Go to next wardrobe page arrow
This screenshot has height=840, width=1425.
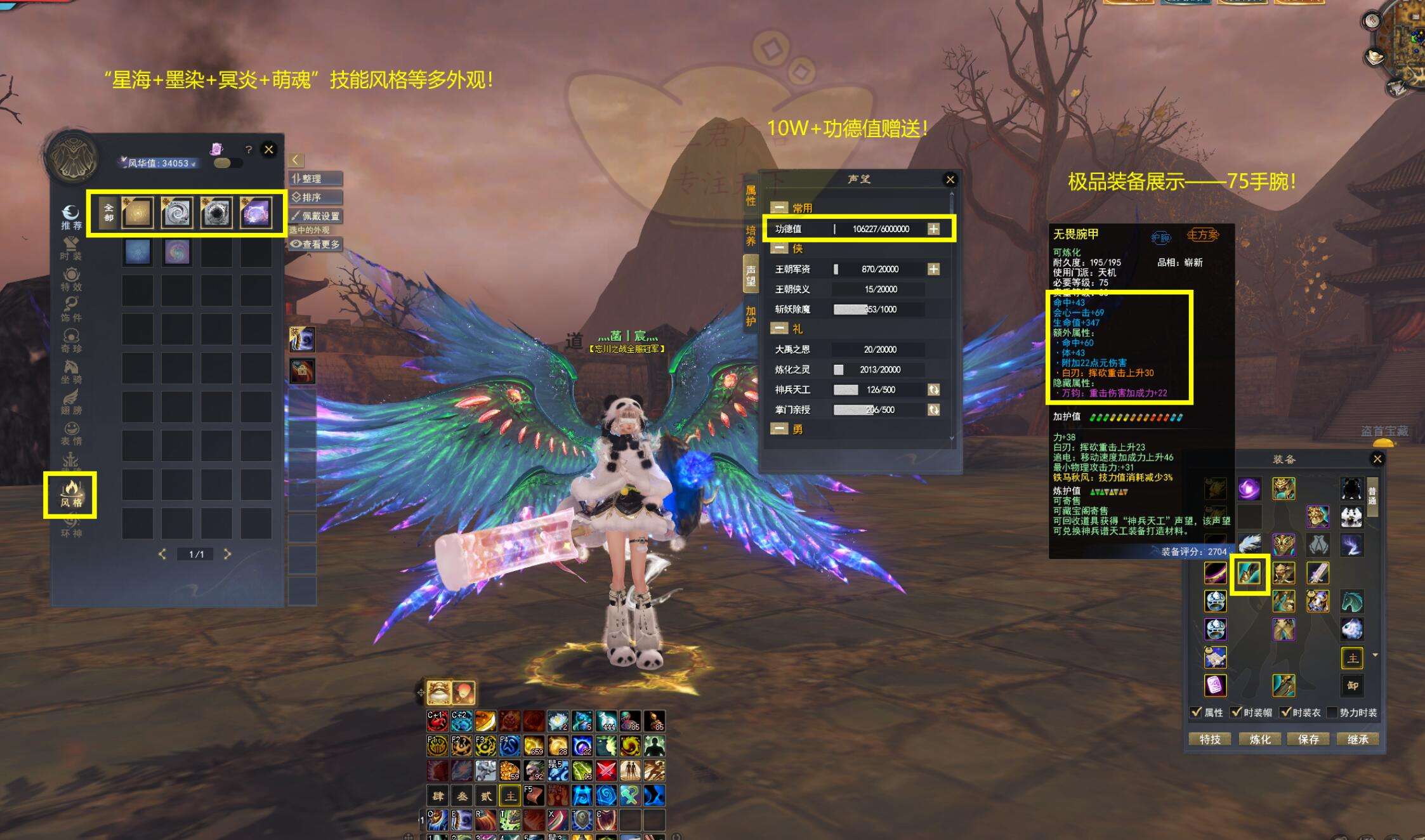228,554
